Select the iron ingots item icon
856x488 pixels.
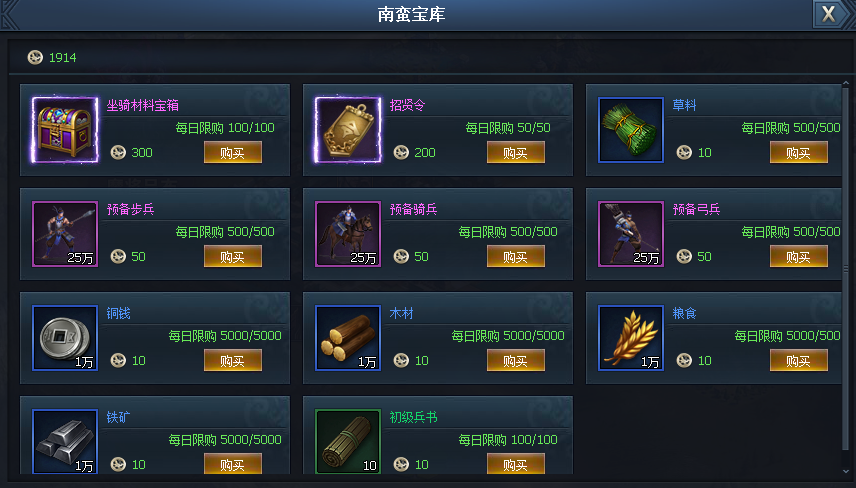click(65, 442)
